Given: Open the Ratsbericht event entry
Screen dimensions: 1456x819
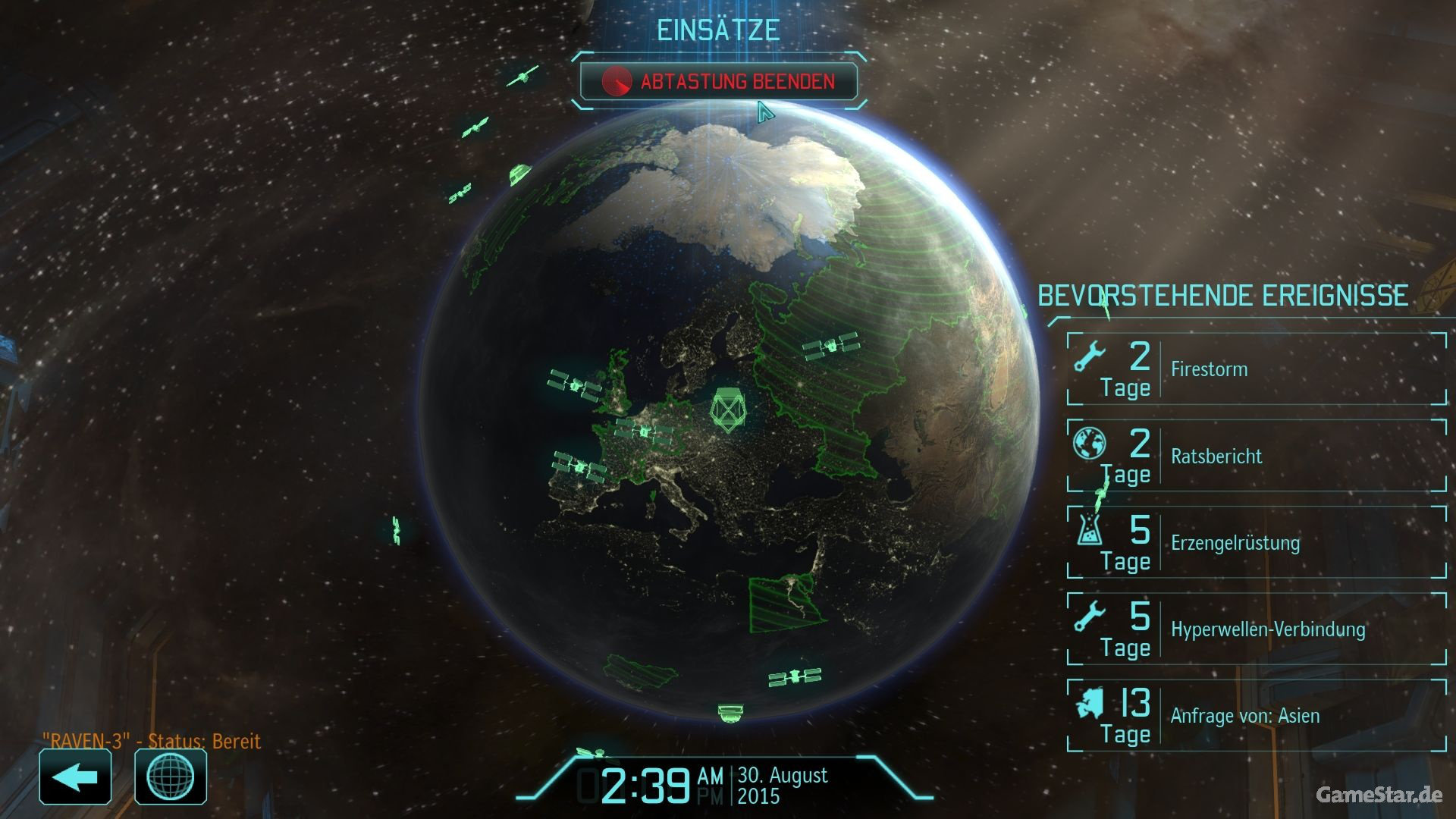Looking at the screenshot, I should 1256,456.
